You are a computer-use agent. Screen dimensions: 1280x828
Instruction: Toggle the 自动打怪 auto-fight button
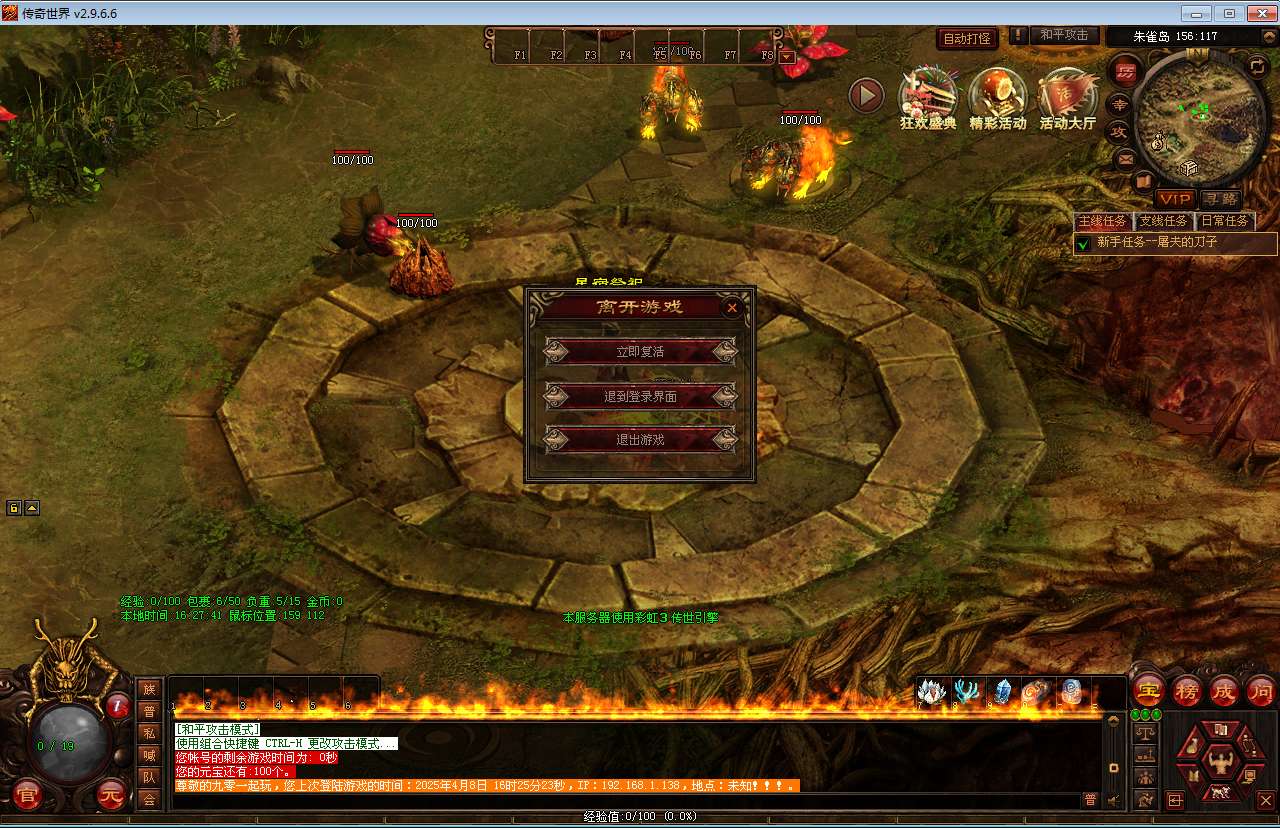click(x=967, y=38)
